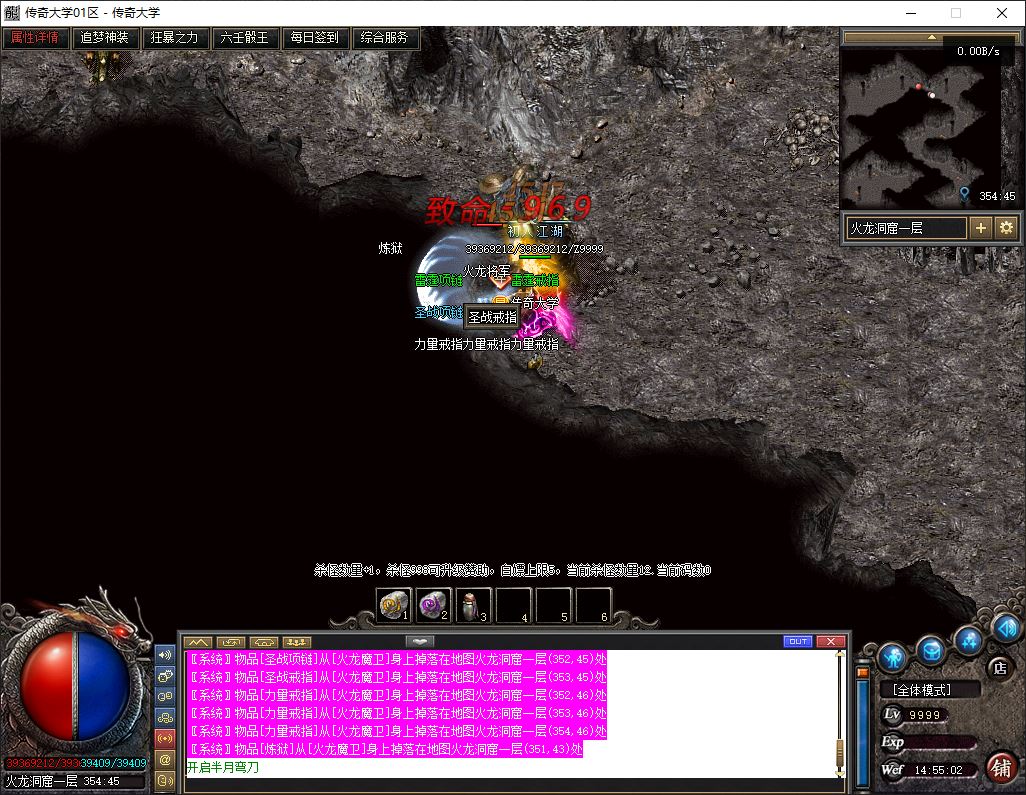Viewport: 1026px width, 795px height.
Task: Open the bag via the blue chest icon
Action: point(931,650)
